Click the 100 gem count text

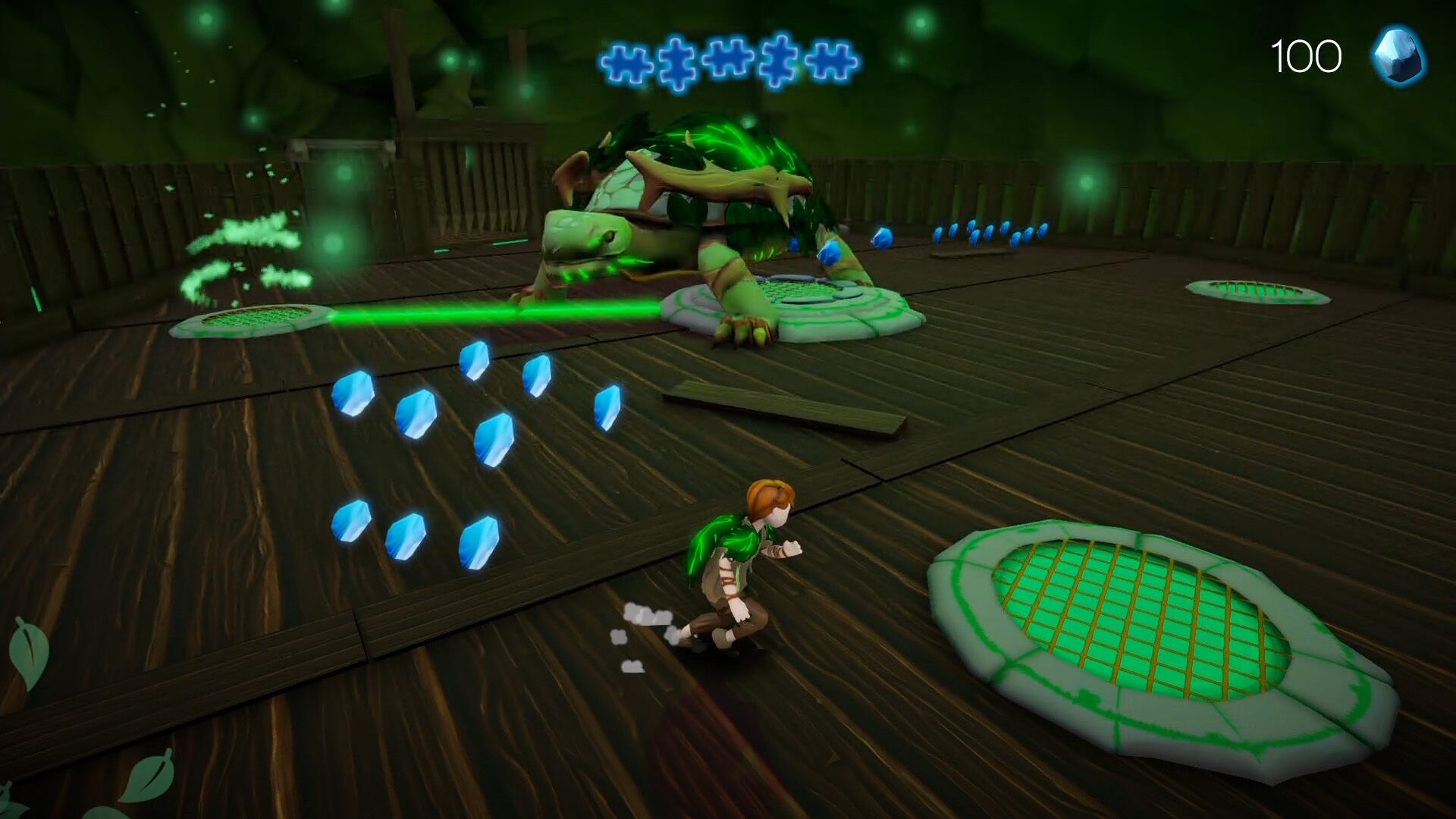[x=1308, y=55]
